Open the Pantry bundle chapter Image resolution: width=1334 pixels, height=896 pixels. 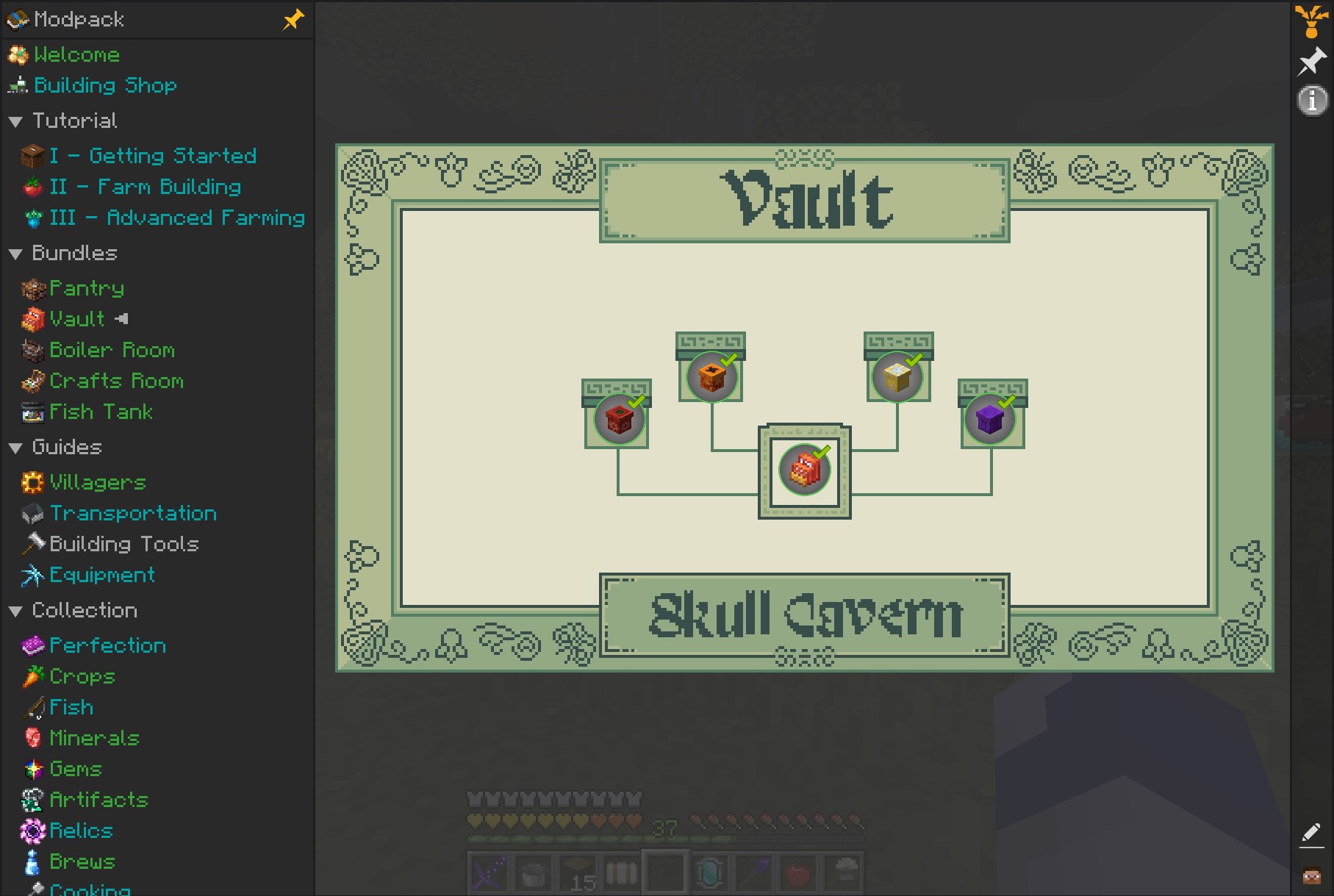(86, 289)
